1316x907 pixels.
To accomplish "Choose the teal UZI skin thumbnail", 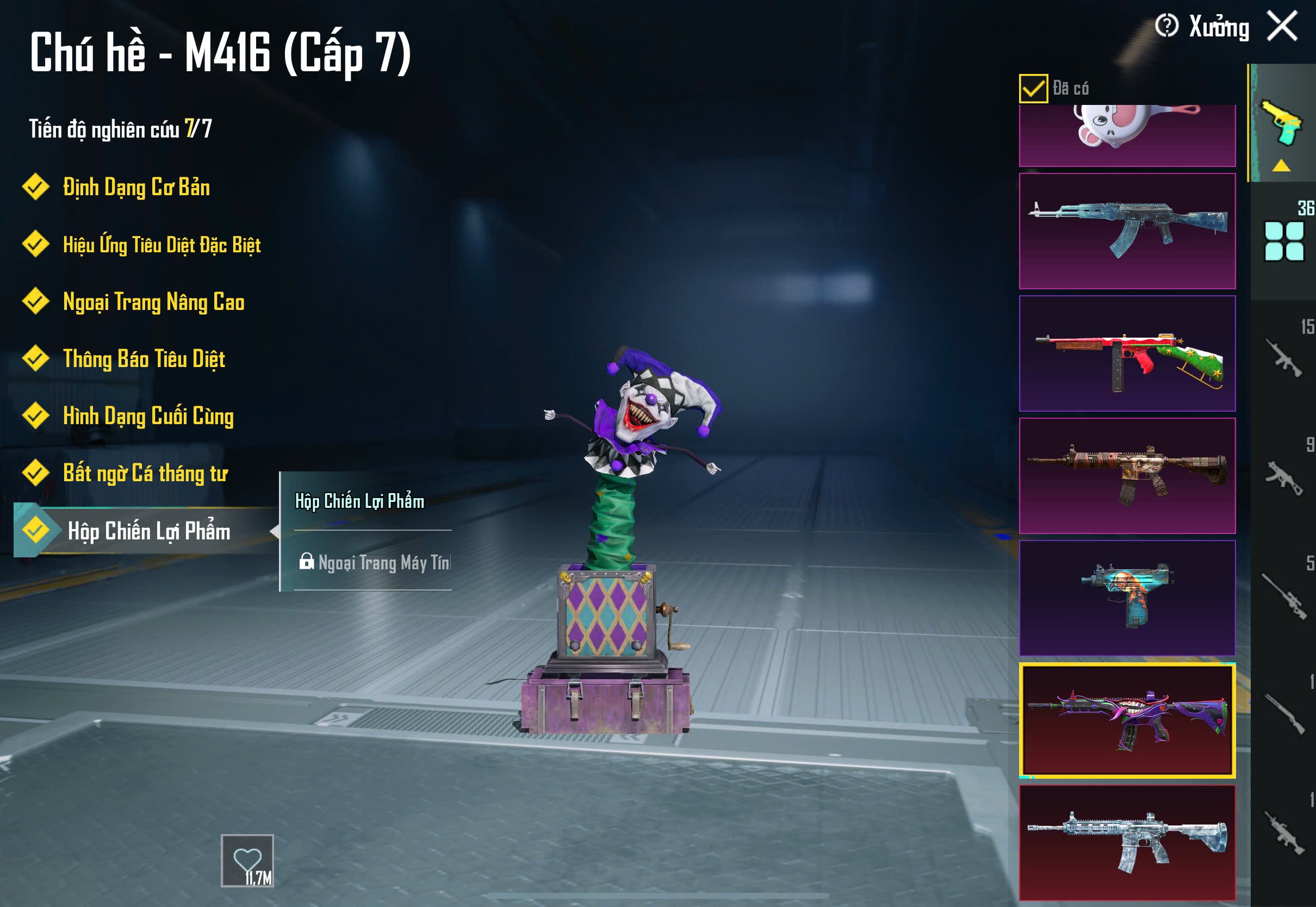I will point(1127,598).
